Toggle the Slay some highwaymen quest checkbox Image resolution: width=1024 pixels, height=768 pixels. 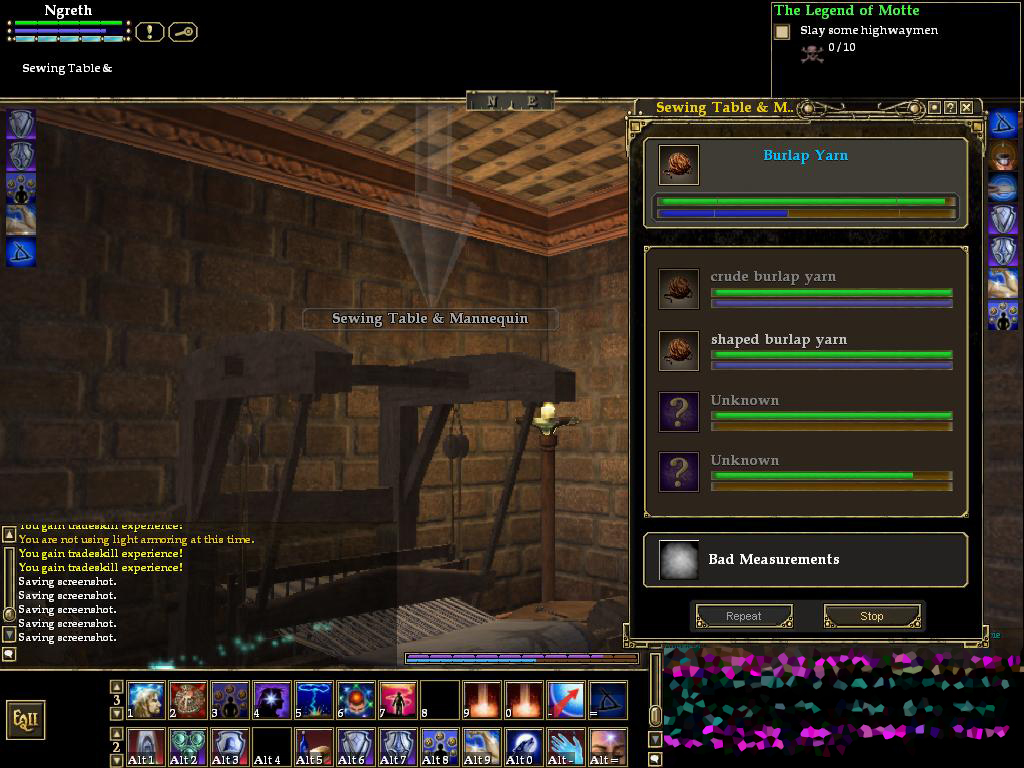coord(782,32)
